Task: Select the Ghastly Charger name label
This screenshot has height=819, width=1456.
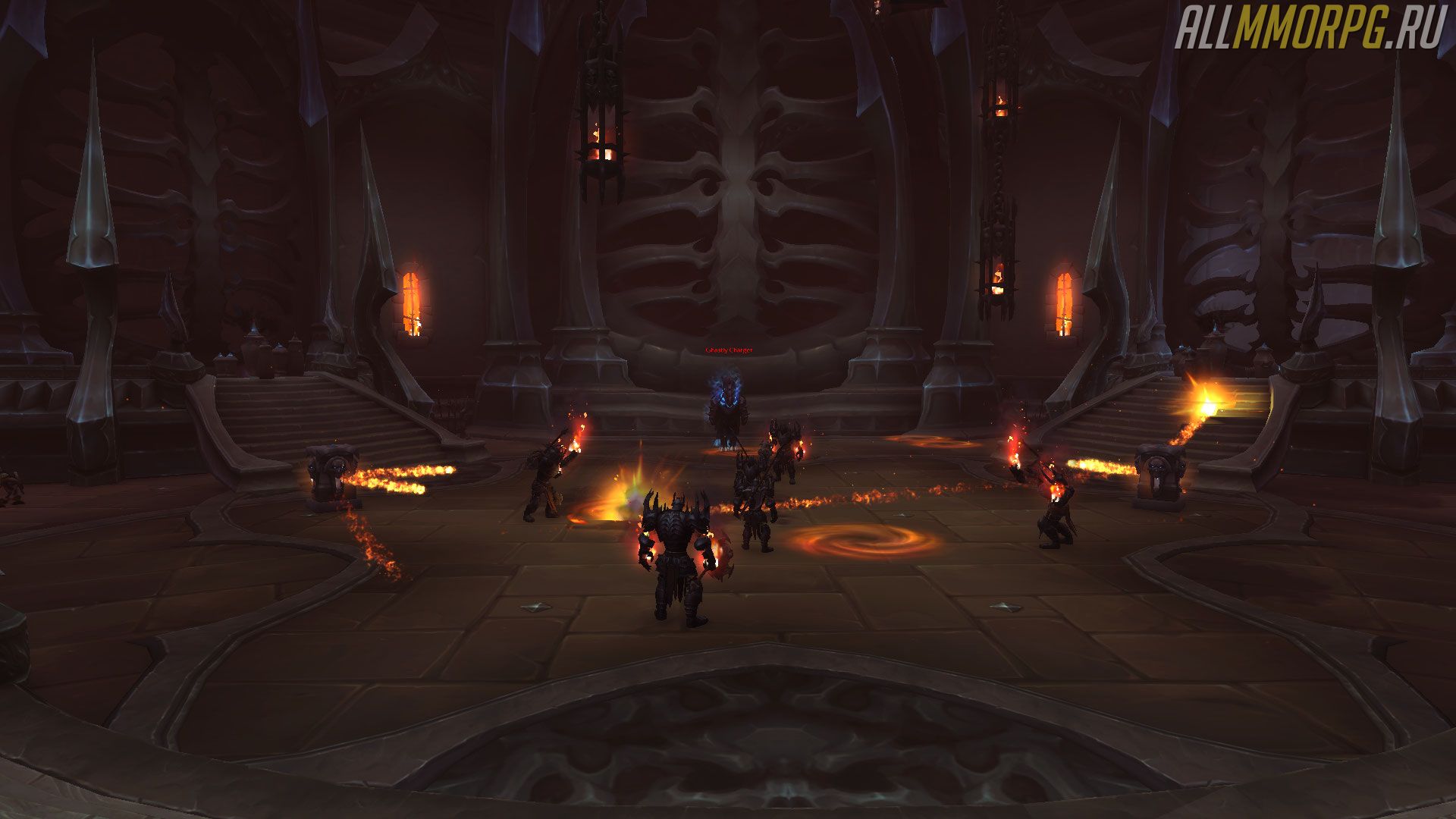Action: pos(729,350)
